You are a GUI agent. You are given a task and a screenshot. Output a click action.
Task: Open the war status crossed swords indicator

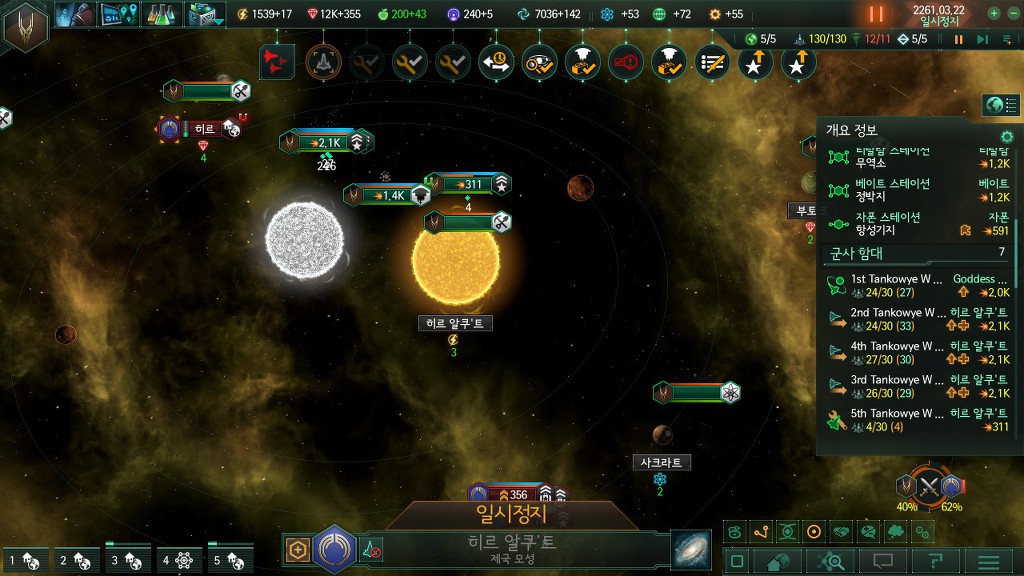929,488
